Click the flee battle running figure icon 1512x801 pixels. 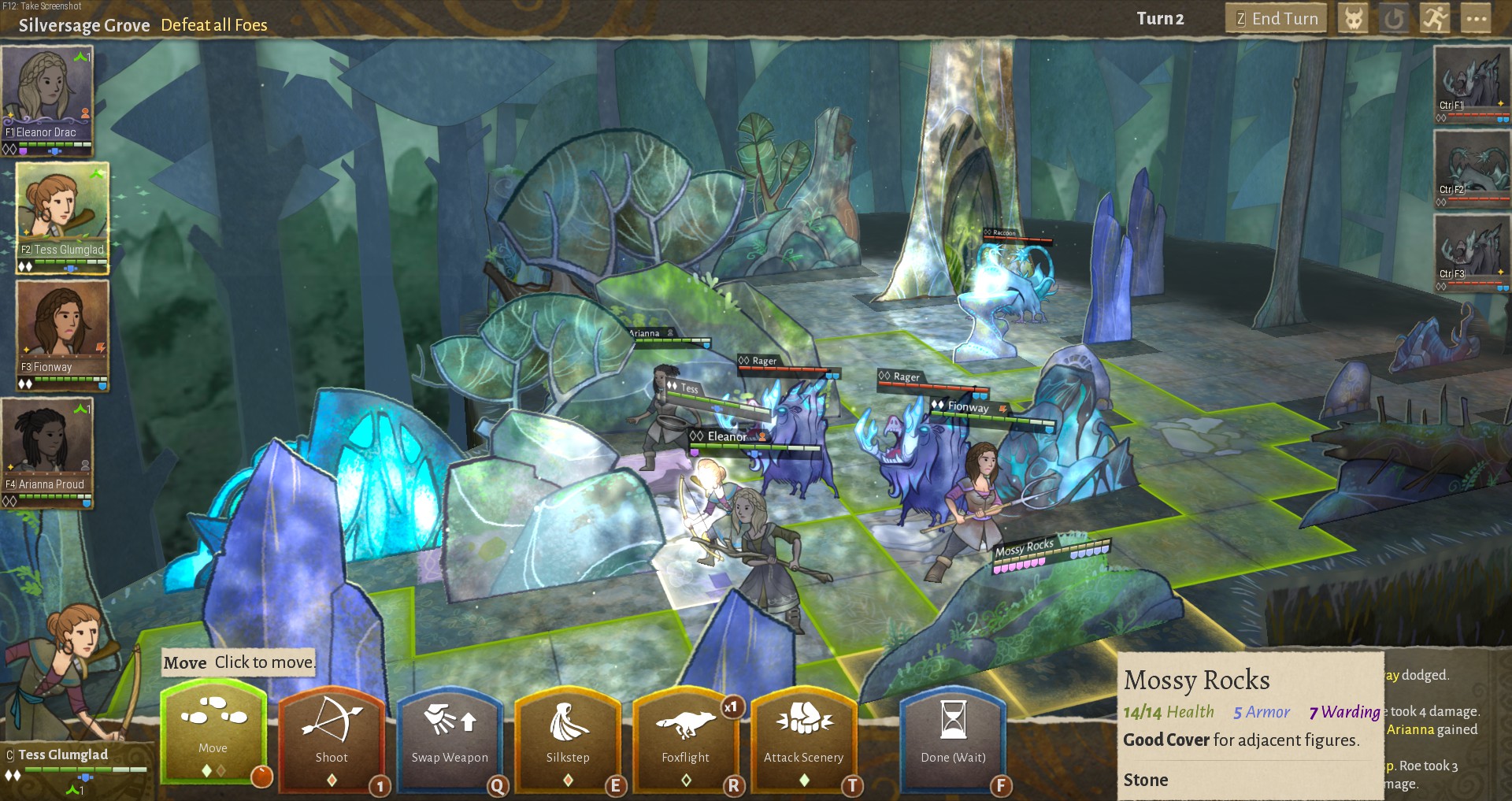click(1435, 17)
